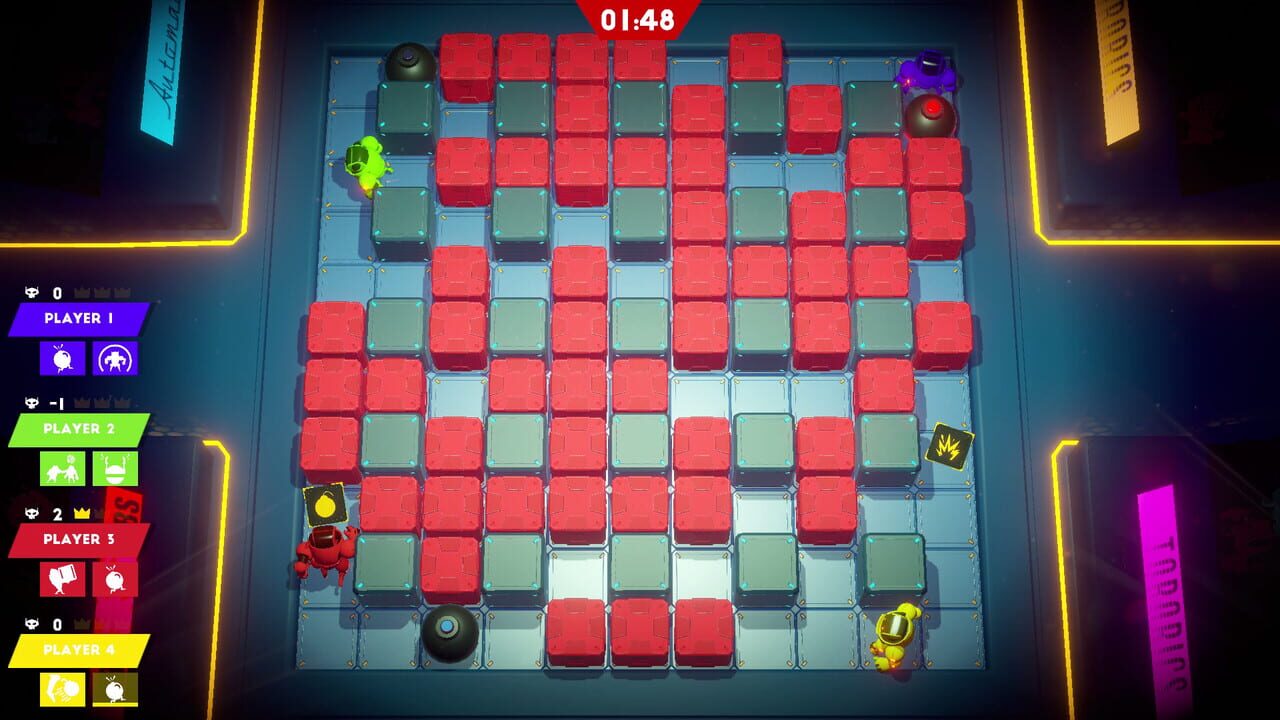The height and width of the screenshot is (720, 1280).
Task: Select Player 3's boxing glove ability icon
Action: (62, 578)
